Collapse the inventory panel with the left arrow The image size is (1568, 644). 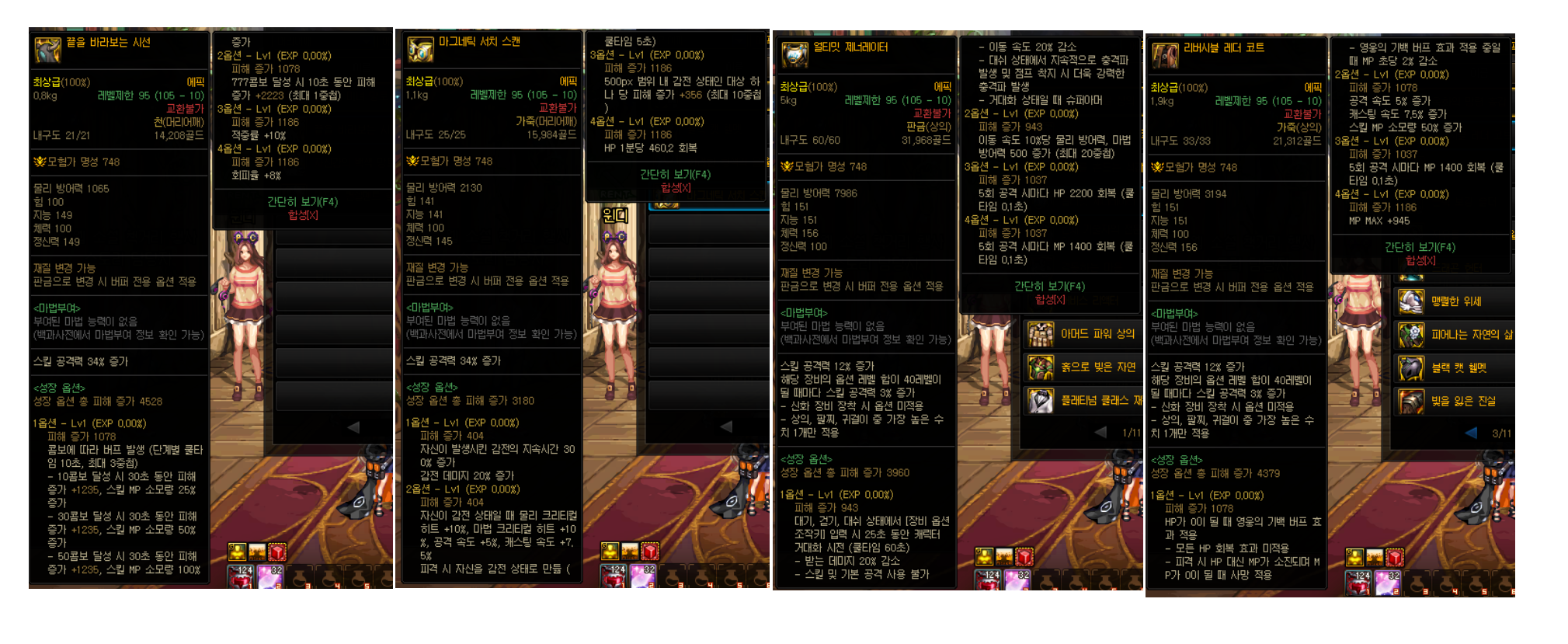[x=355, y=426]
